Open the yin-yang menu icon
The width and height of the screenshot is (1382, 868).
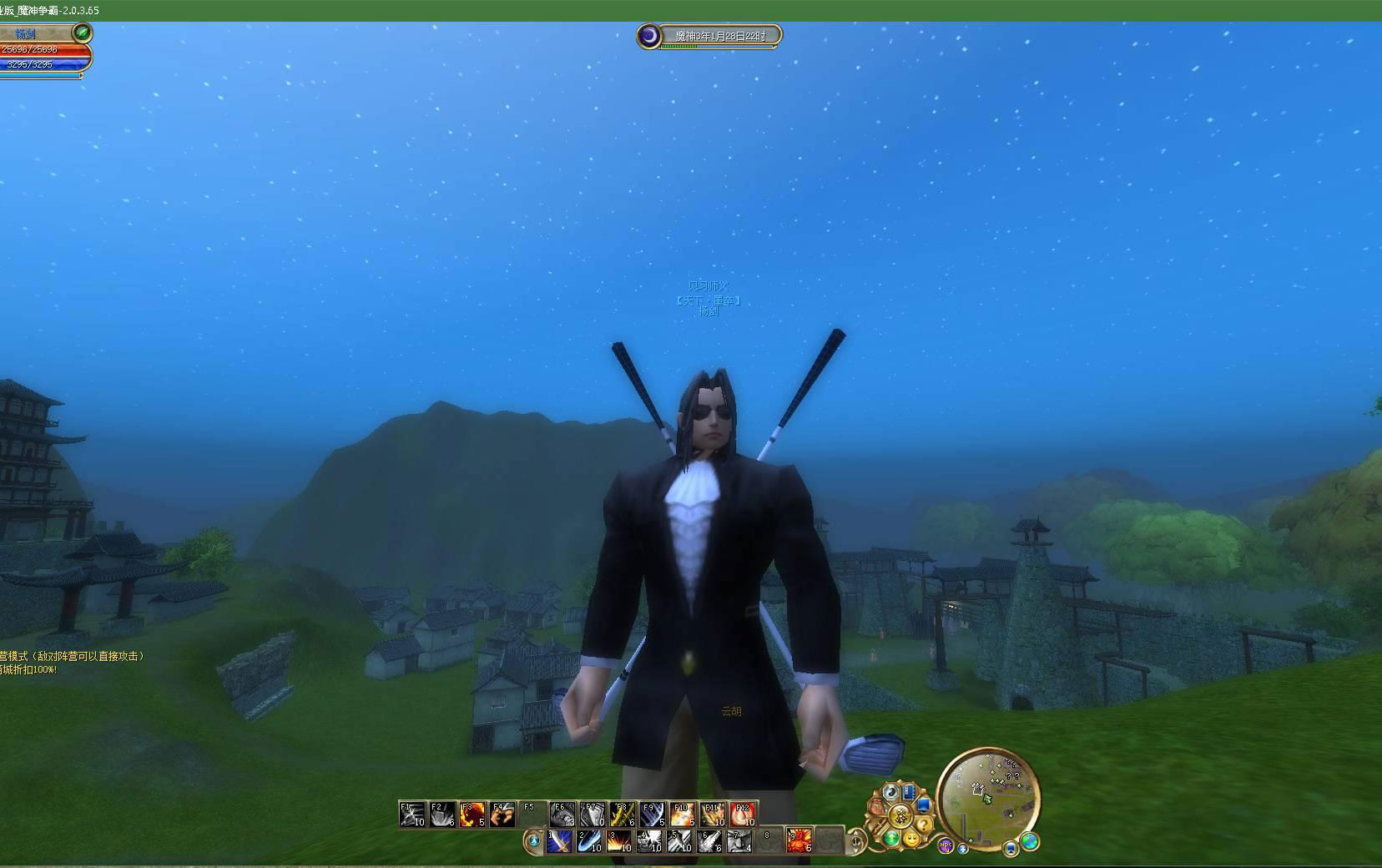tap(892, 791)
